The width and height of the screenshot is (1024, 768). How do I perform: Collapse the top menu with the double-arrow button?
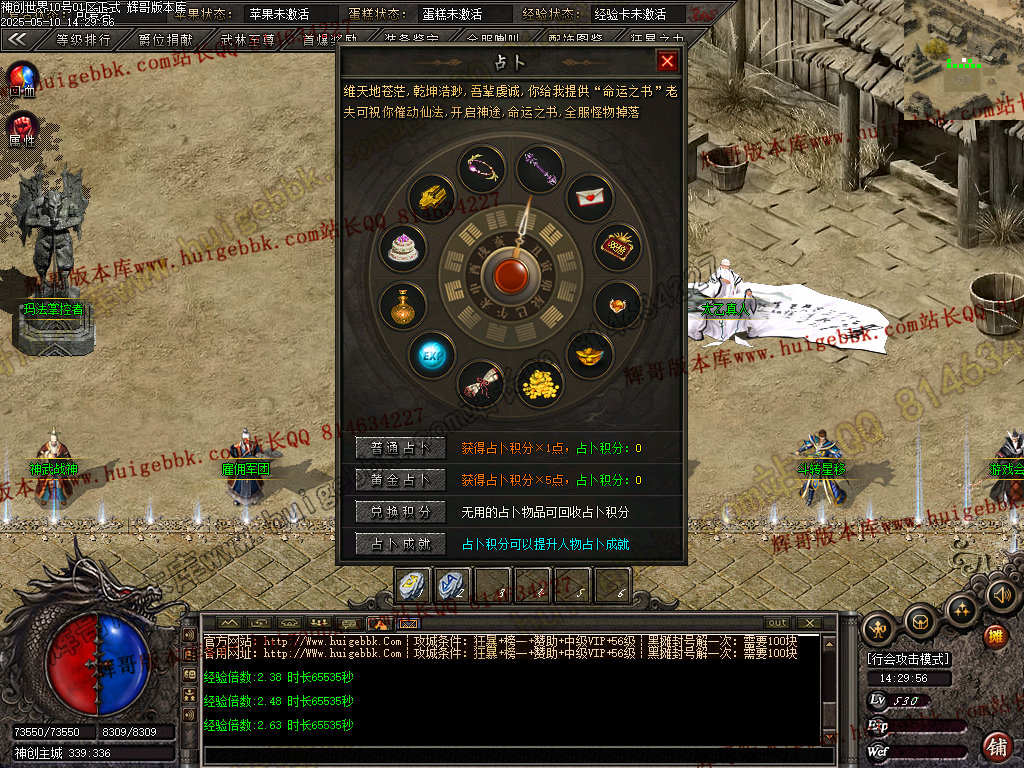click(18, 40)
